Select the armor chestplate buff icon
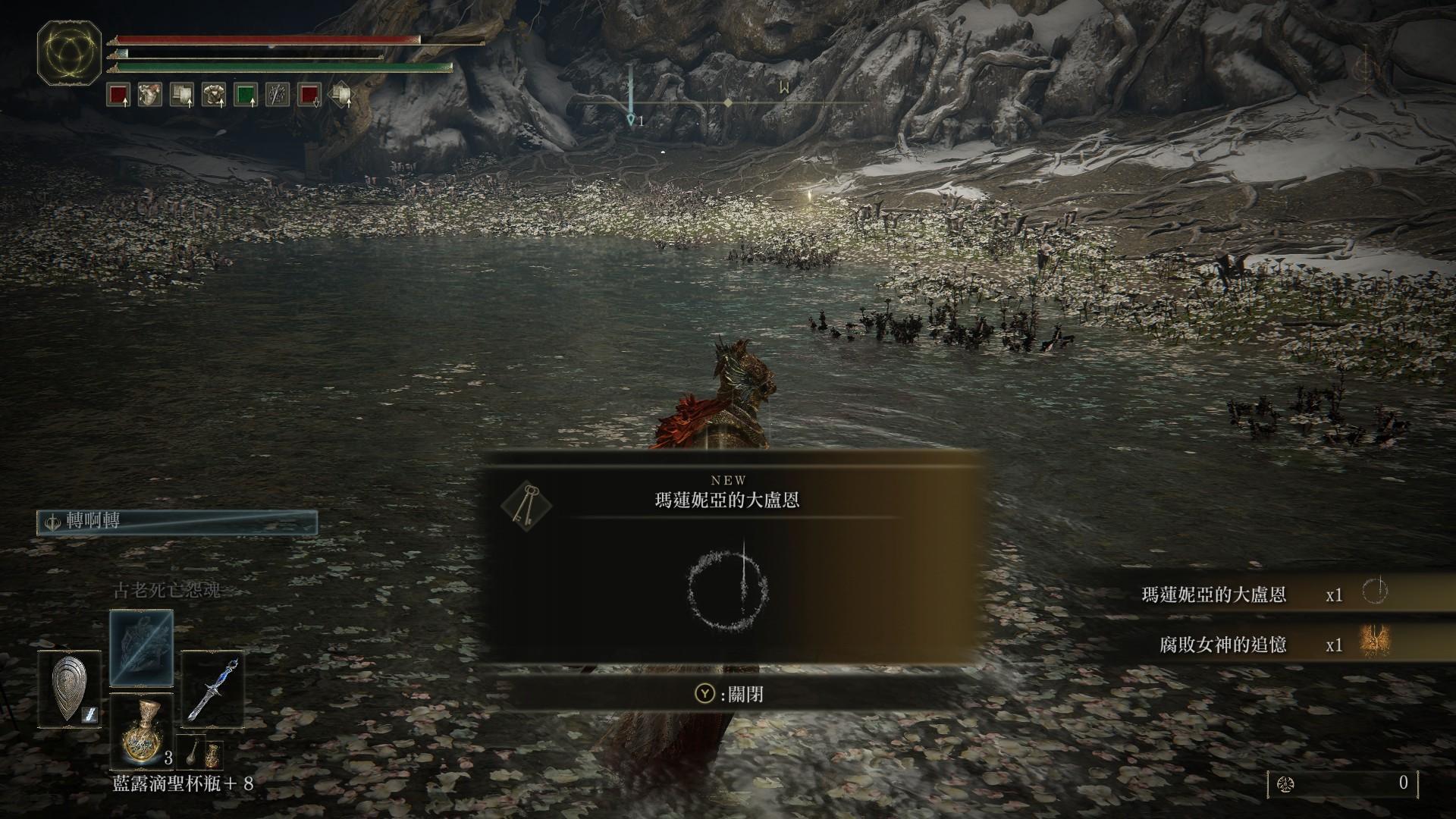1456x819 pixels. (212, 95)
